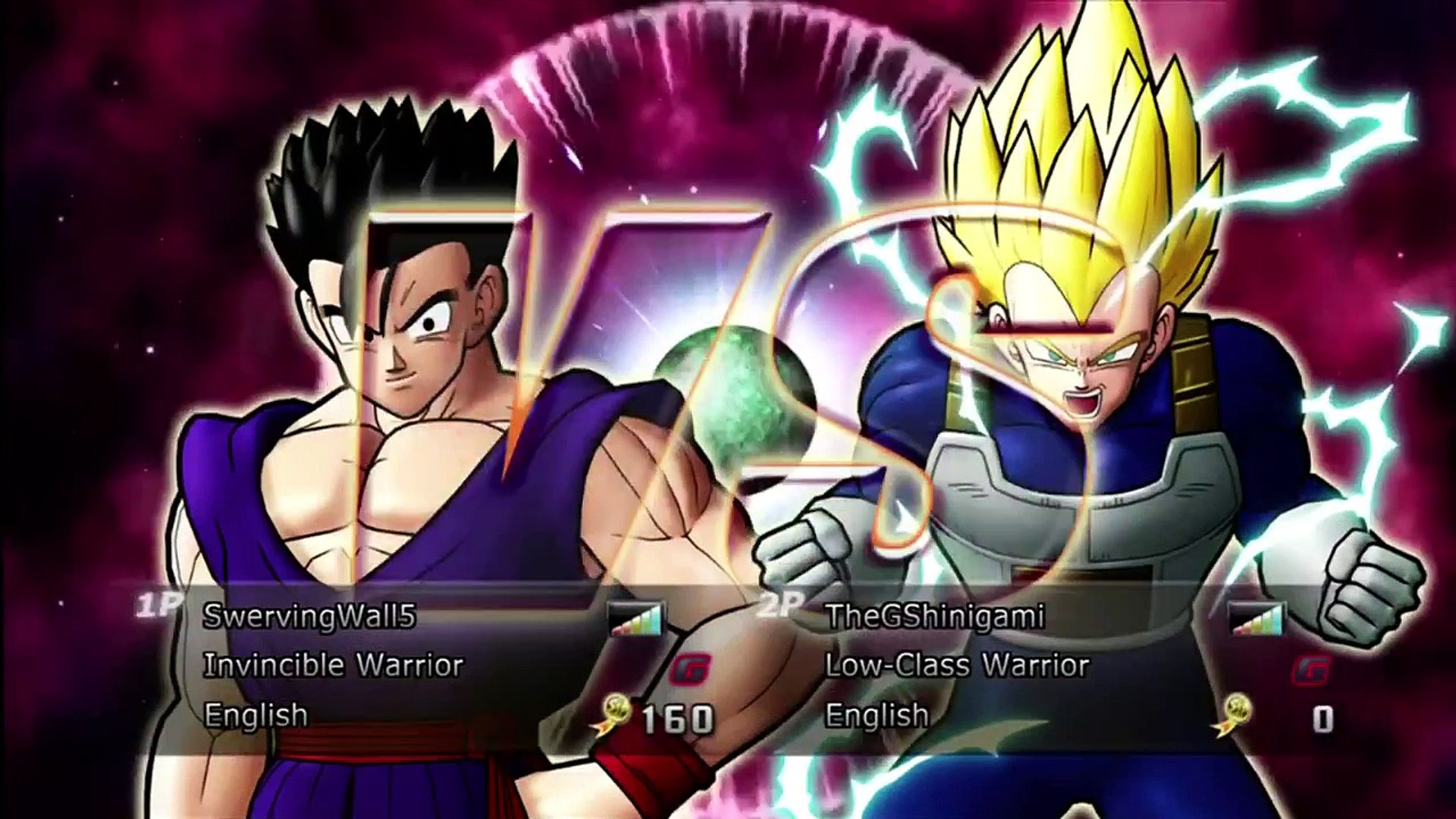Click SwervingWall5's connection signal icon
The width and height of the screenshot is (1456, 819).
point(636,619)
